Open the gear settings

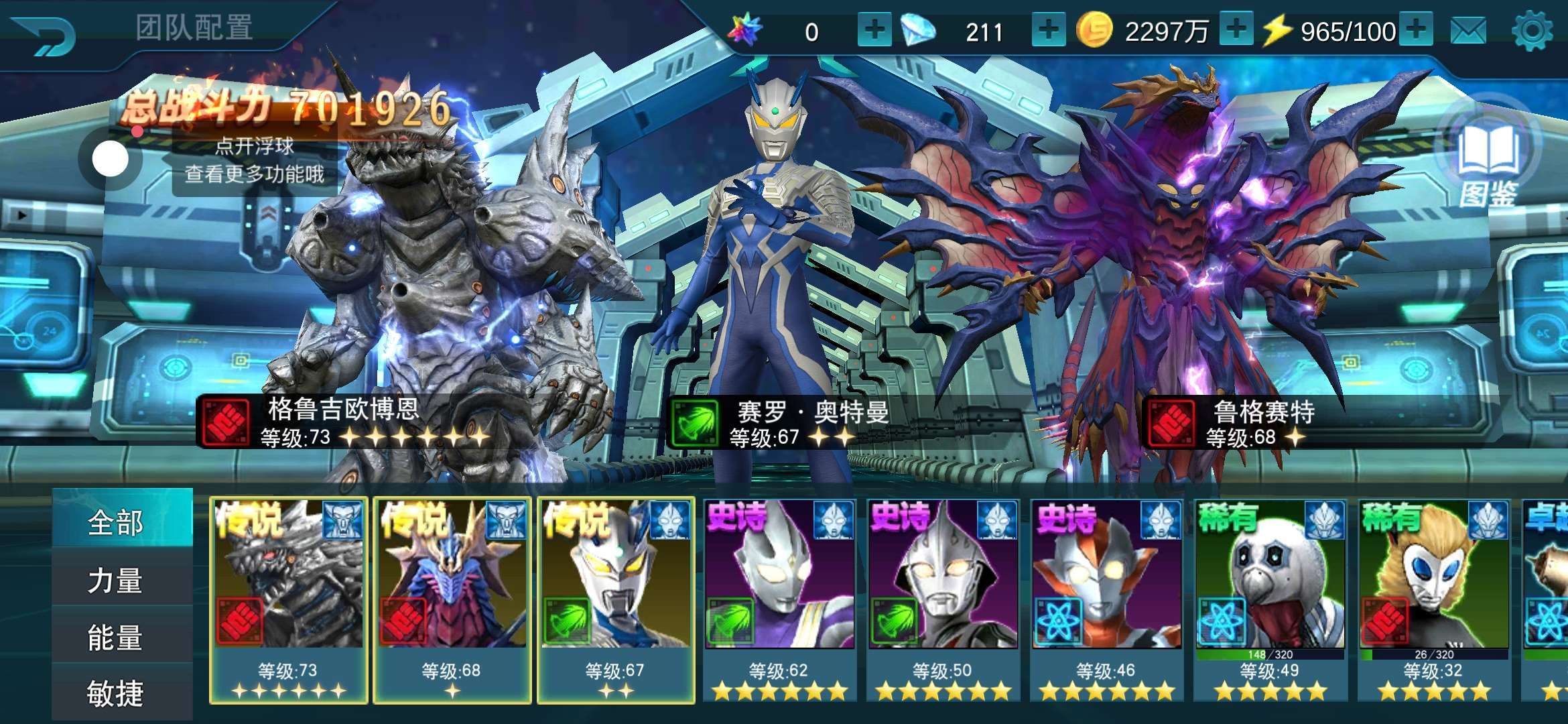(x=1532, y=31)
